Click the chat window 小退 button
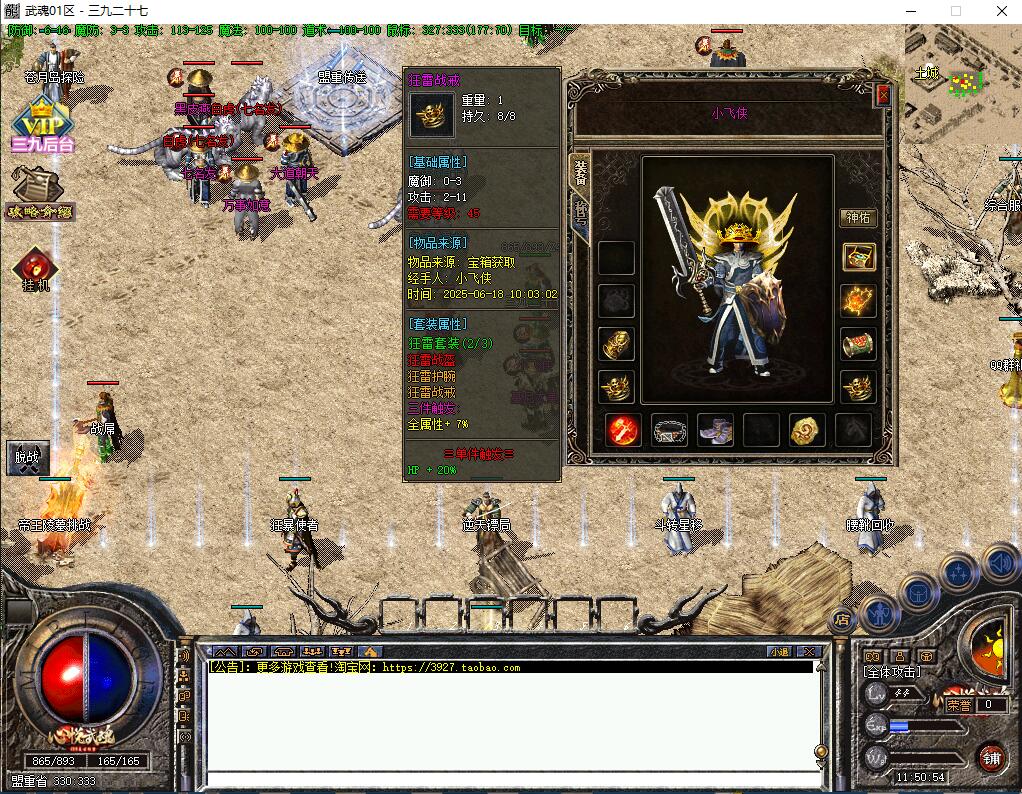Screen dimensions: 1022x794 pos(779,651)
